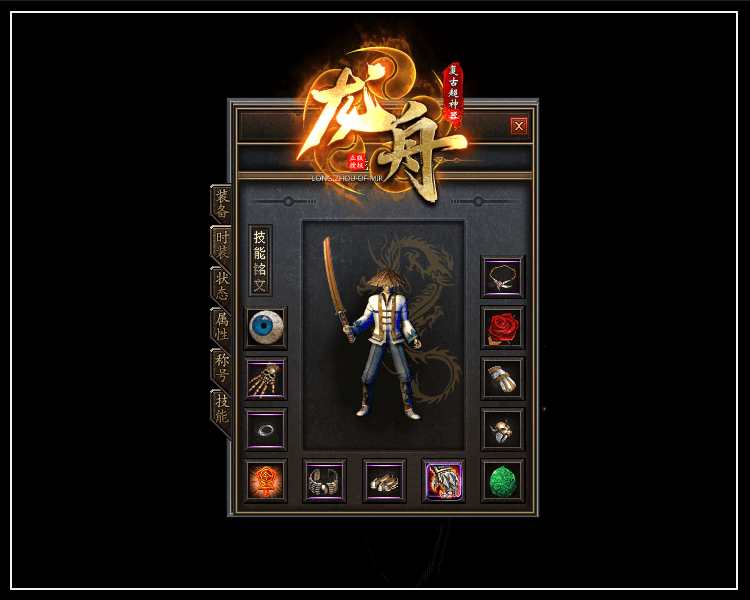Screen dimensions: 750x600
Task: Open the 技能铭文 skill inscription button
Action: pyautogui.click(x=260, y=260)
